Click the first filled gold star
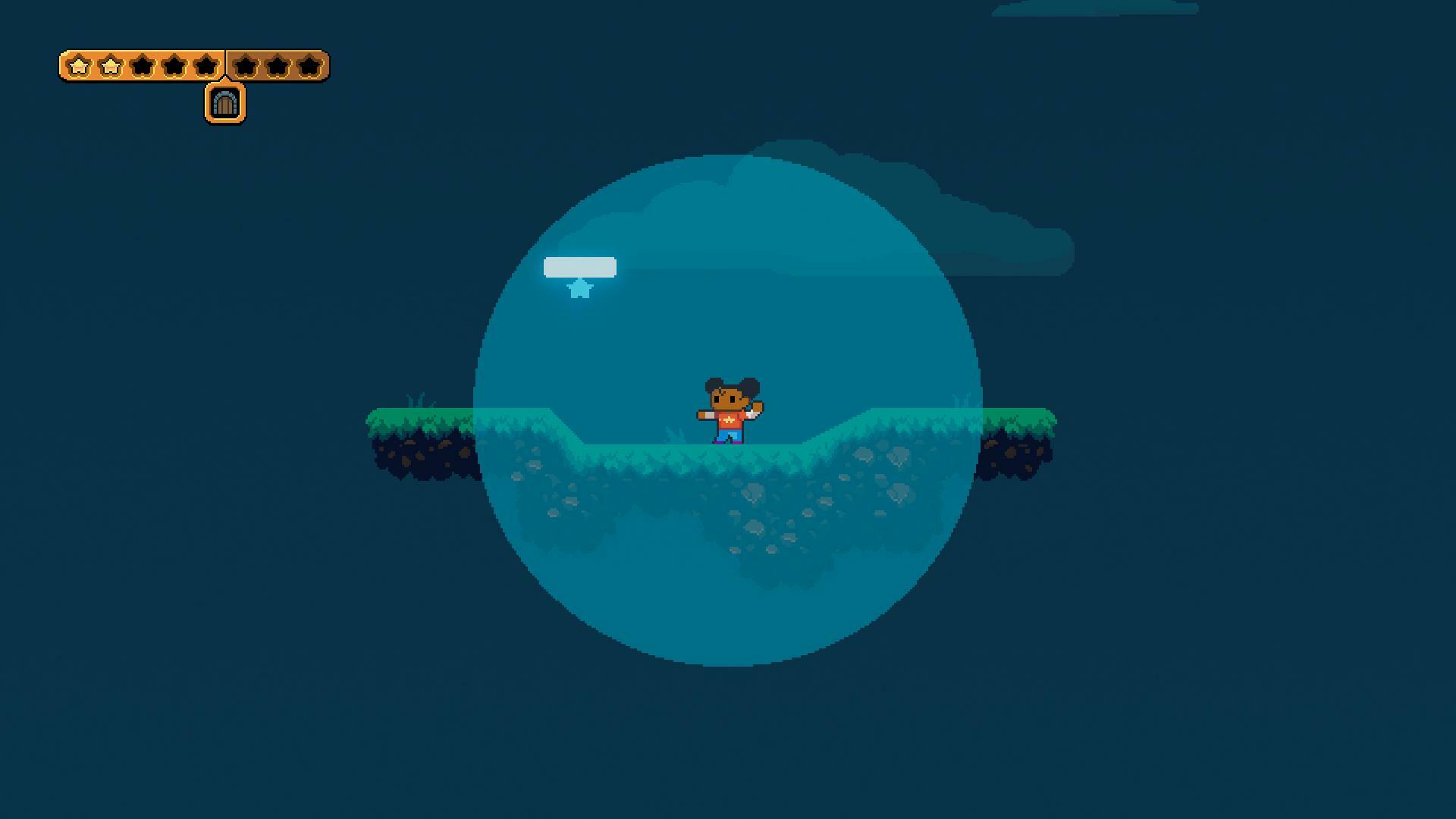 click(79, 64)
